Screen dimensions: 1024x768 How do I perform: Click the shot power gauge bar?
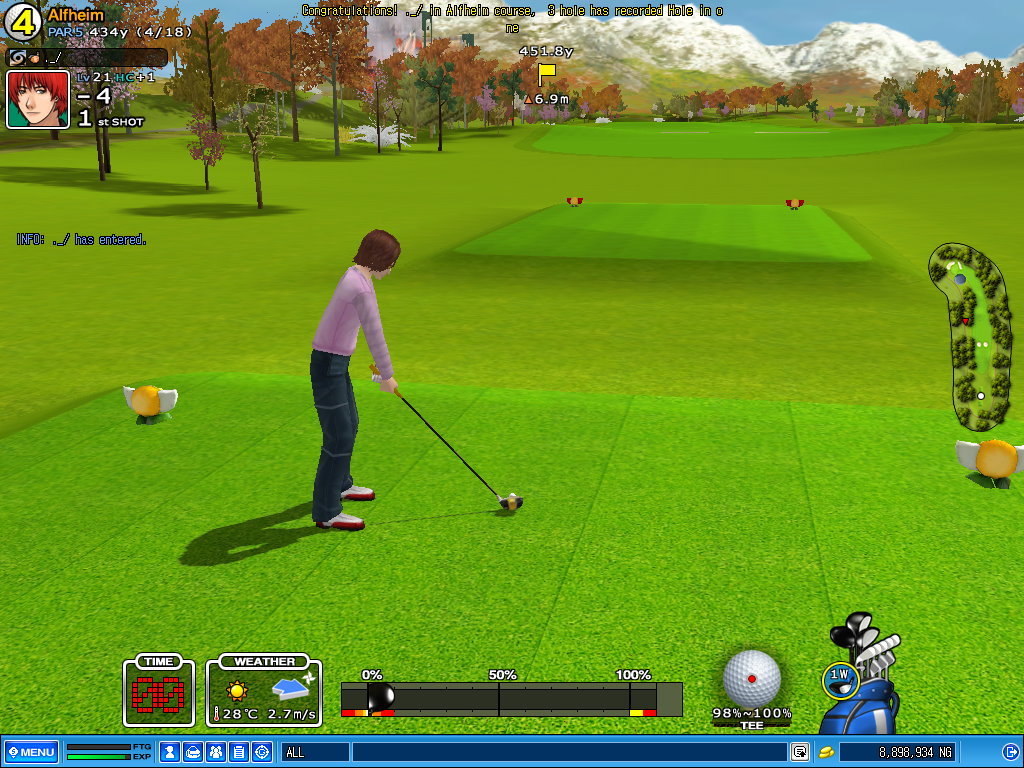pyautogui.click(x=511, y=699)
